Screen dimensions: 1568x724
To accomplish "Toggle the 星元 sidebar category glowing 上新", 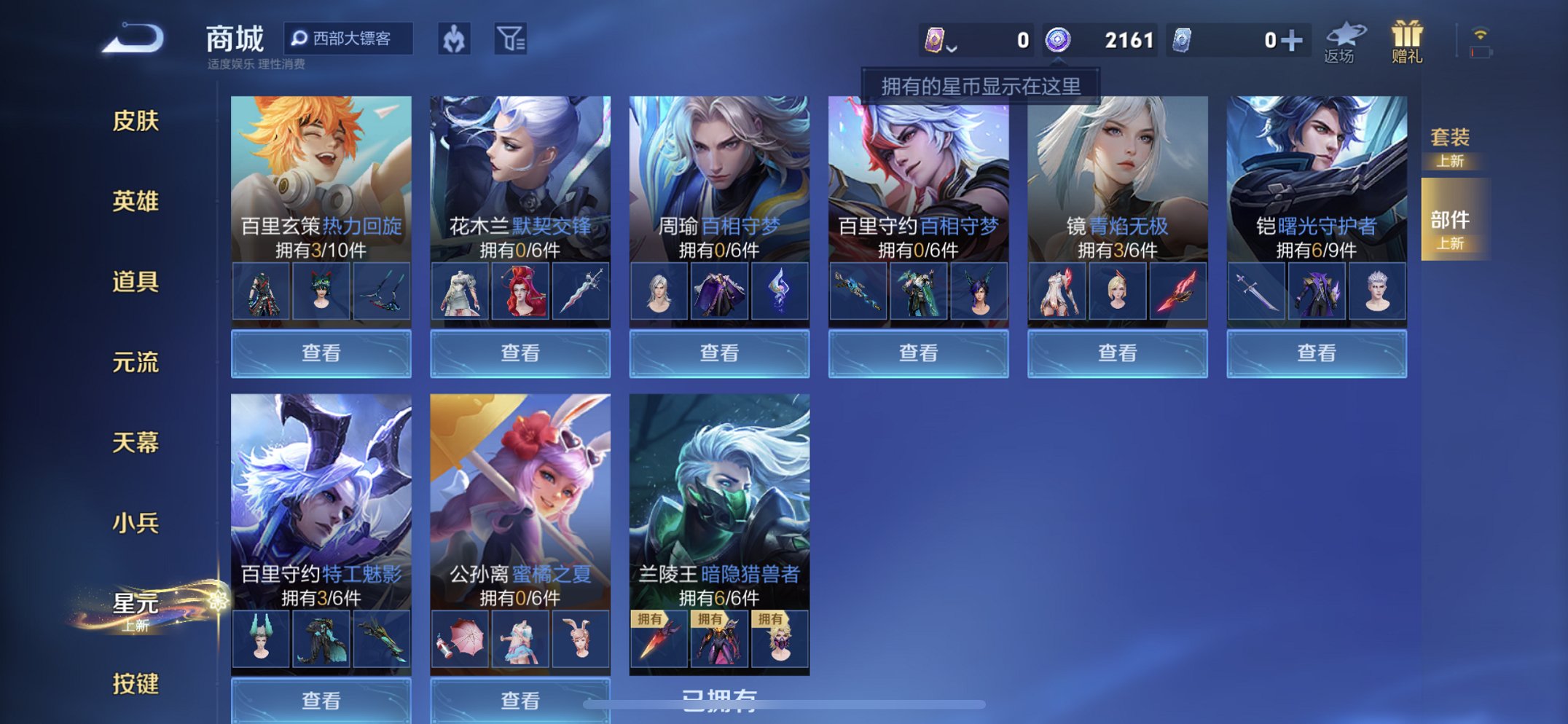I will (136, 602).
